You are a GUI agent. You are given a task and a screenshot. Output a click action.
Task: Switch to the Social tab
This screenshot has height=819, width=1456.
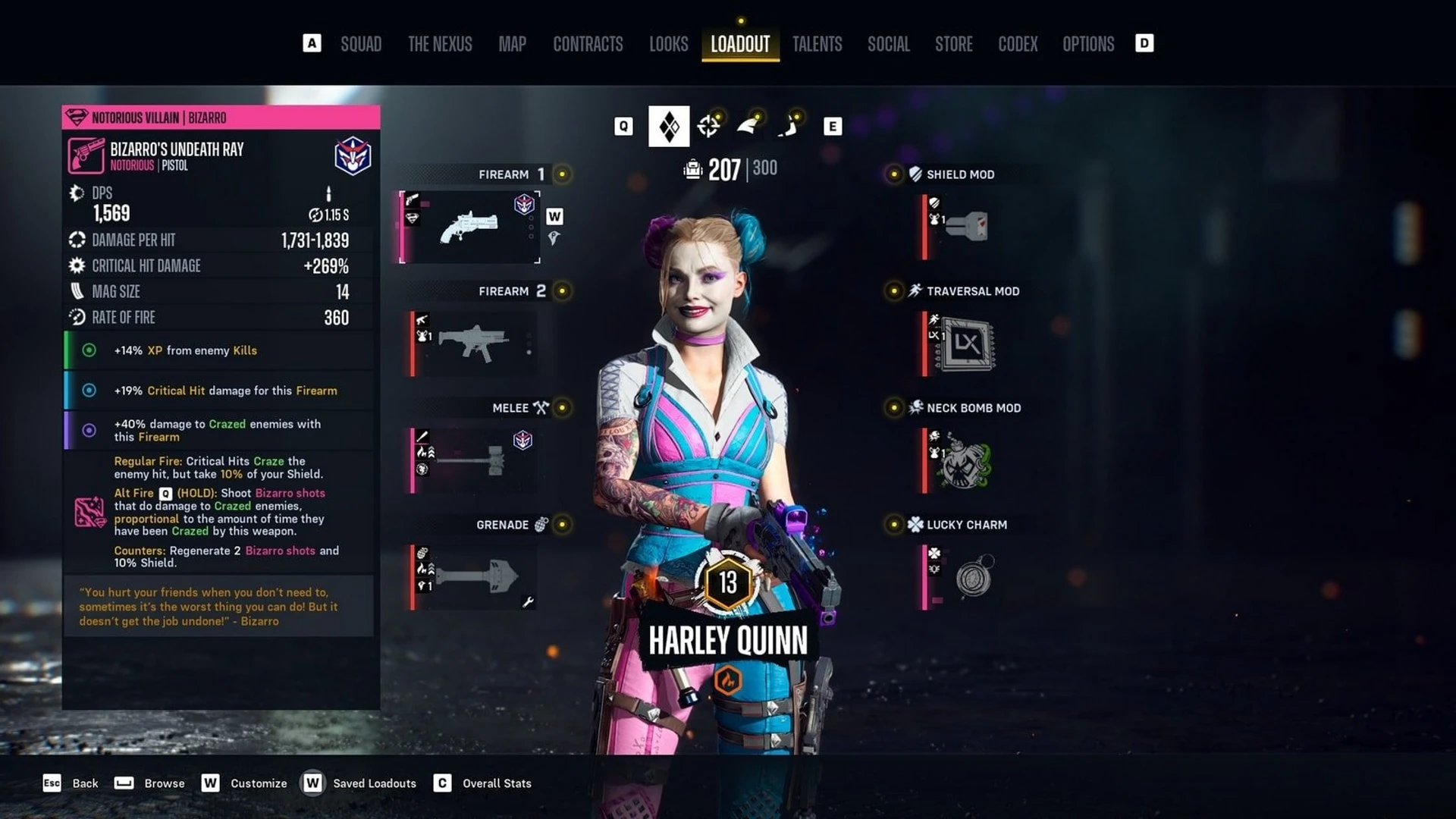(x=888, y=44)
